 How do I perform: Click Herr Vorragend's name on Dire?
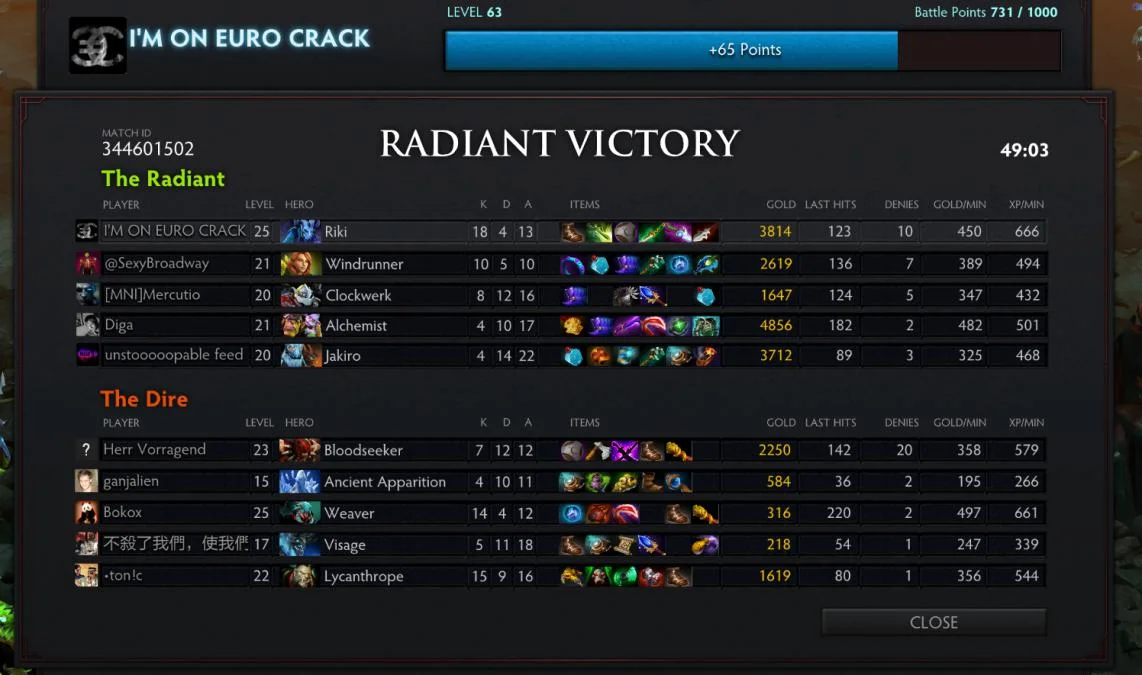point(154,450)
